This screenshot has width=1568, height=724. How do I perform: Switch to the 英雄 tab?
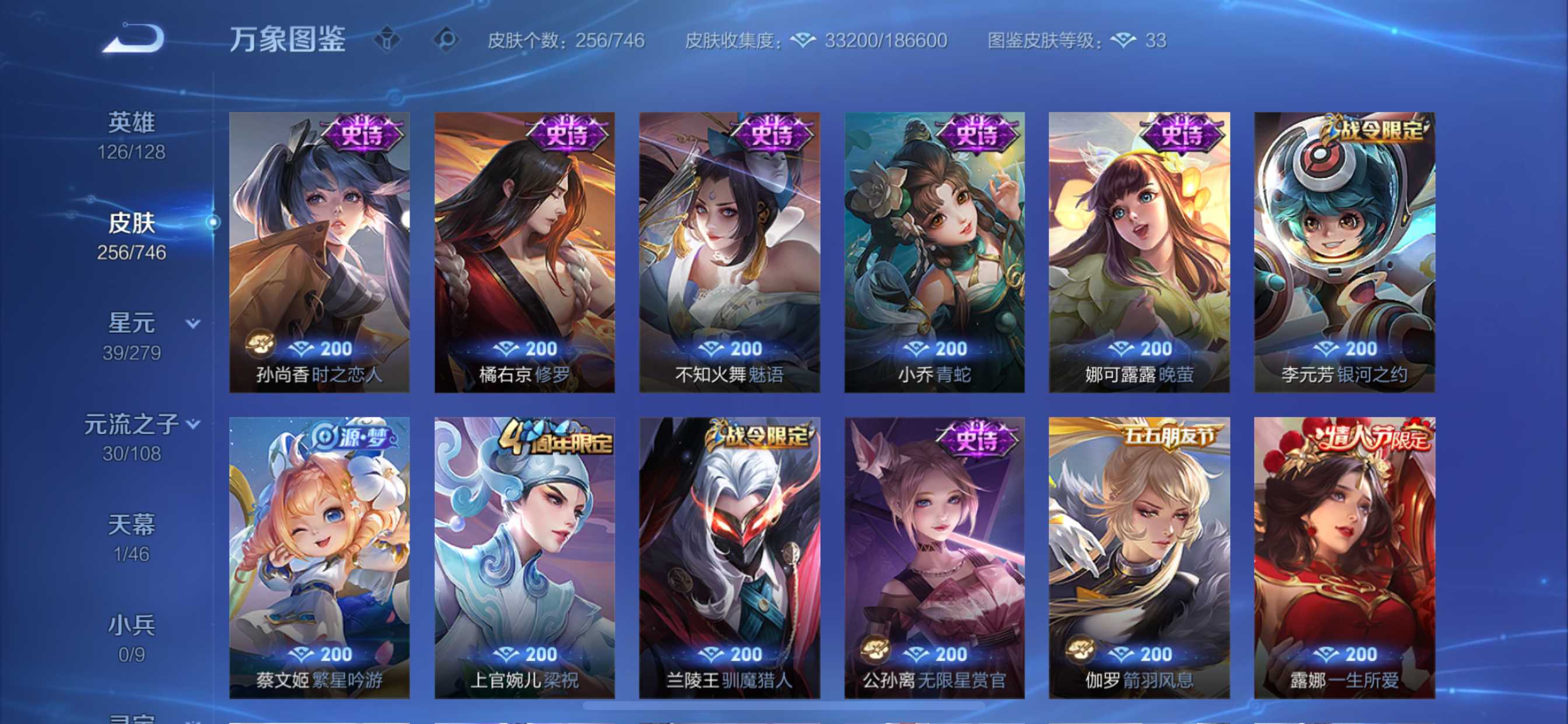point(132,122)
